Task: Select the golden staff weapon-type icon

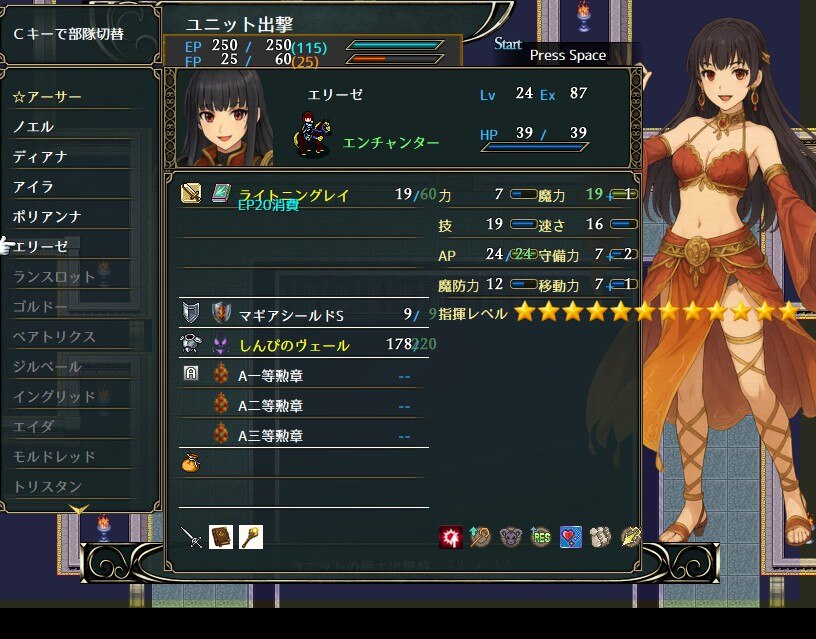Action: [250, 537]
